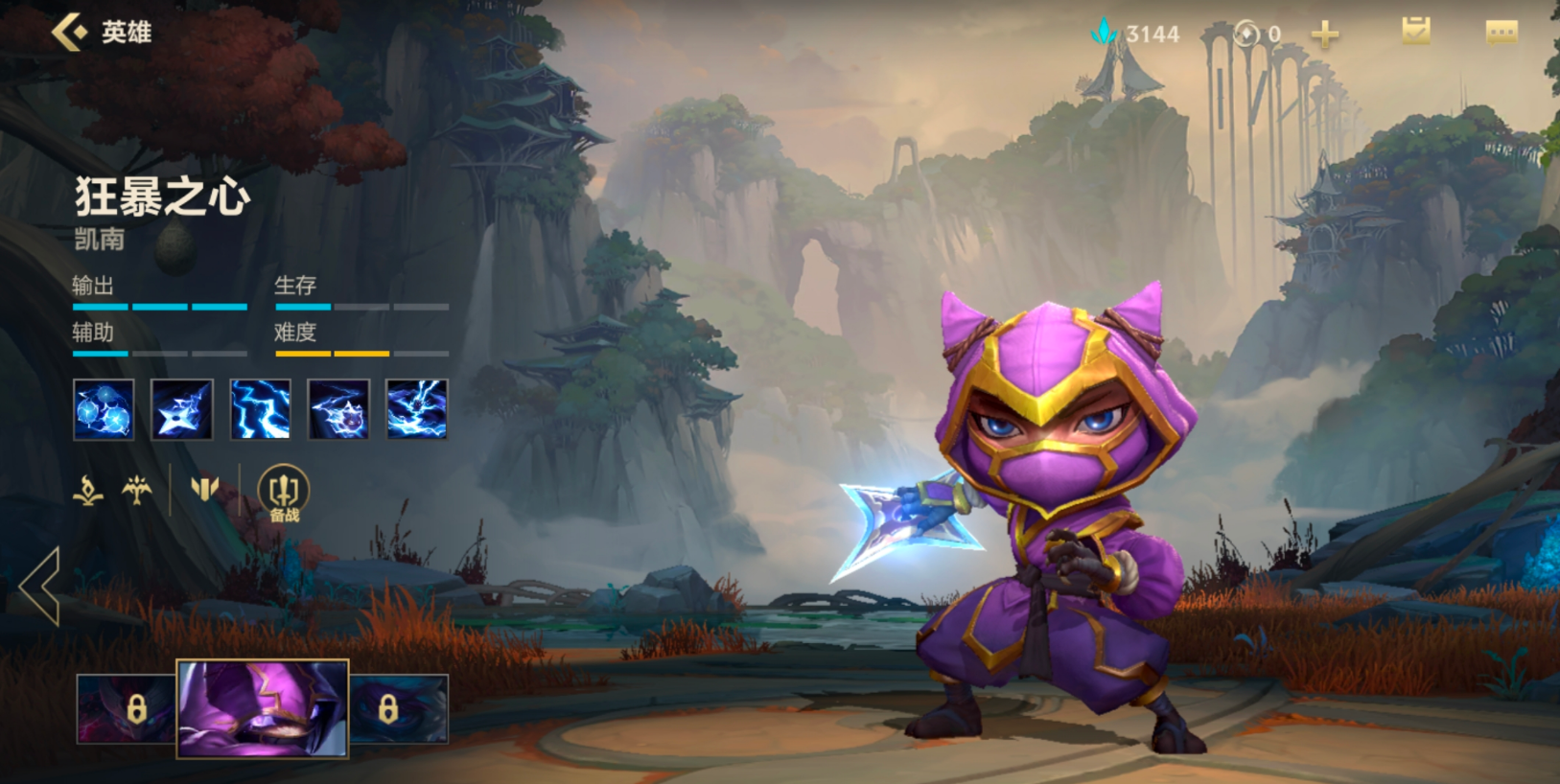Select the purple hooded Kennen skin thumbnail

pyautogui.click(x=263, y=709)
